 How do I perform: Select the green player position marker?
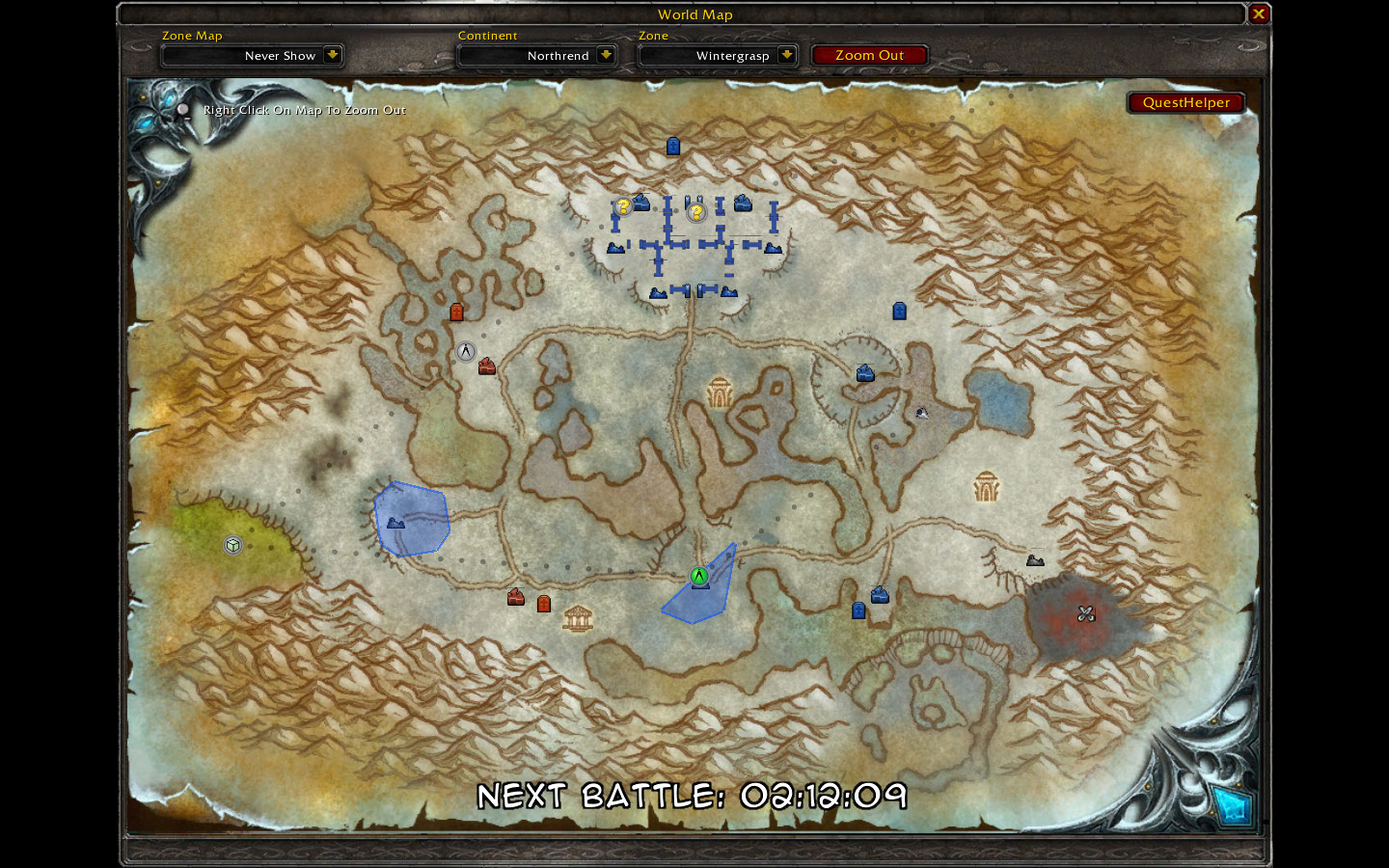(699, 576)
